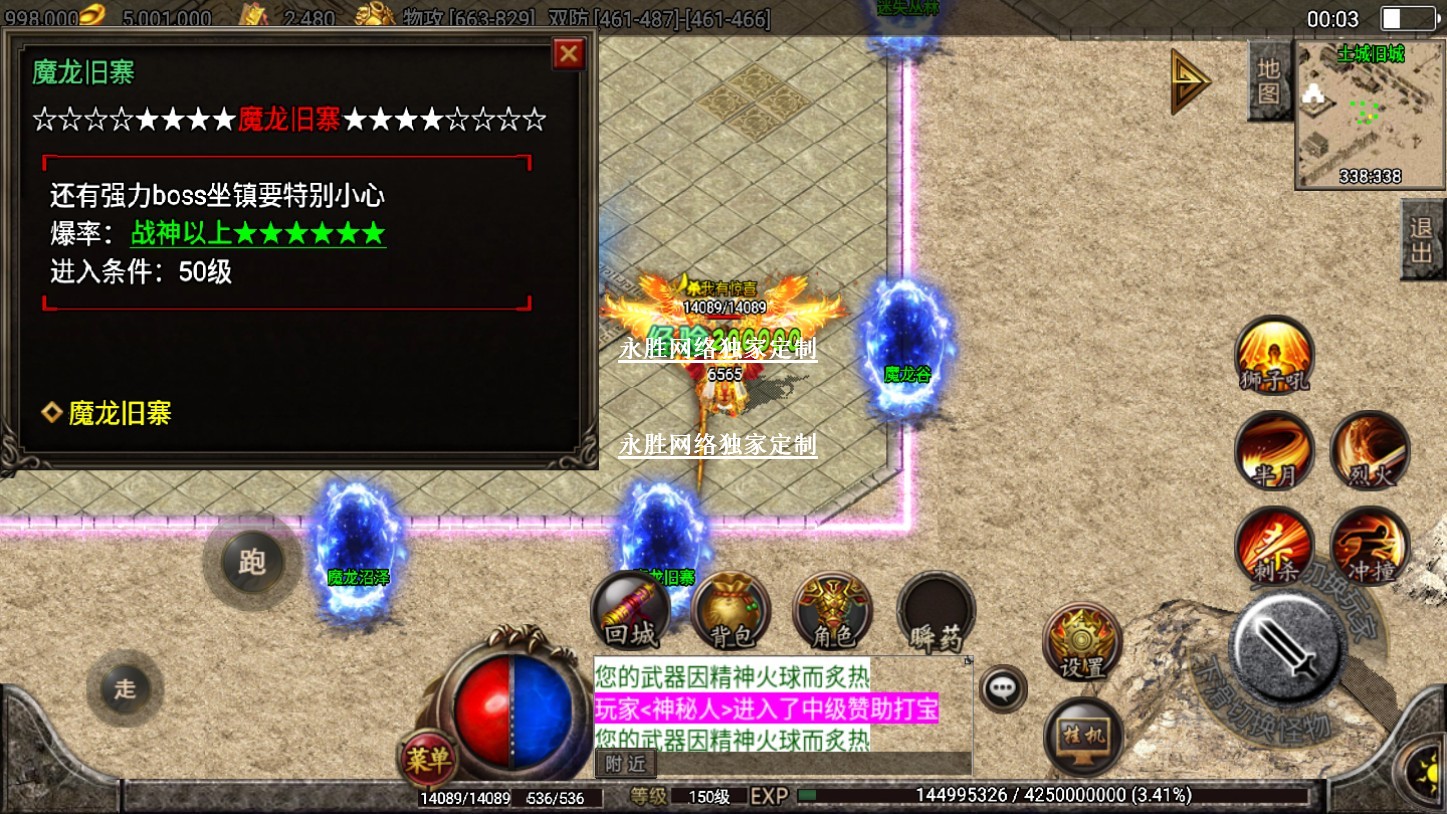The height and width of the screenshot is (814, 1447).
Task: Use the 冲撞 charge skill
Action: pos(1370,546)
